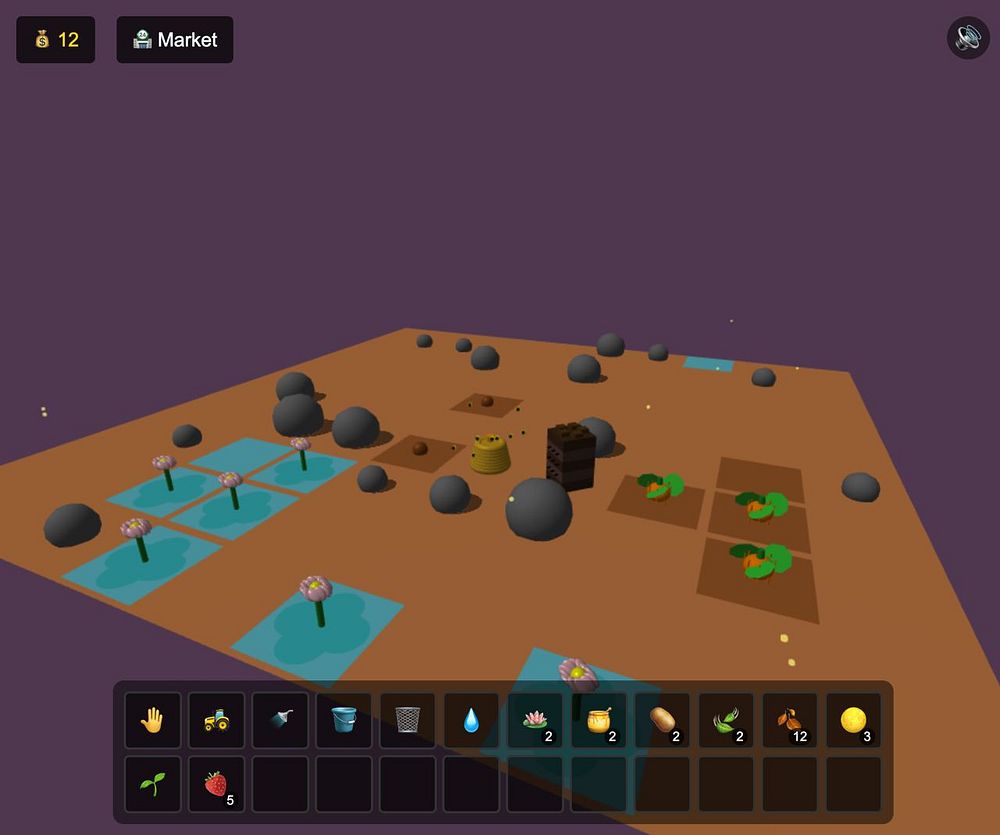Choose the potato item slot
The image size is (1000, 835).
[x=662, y=720]
